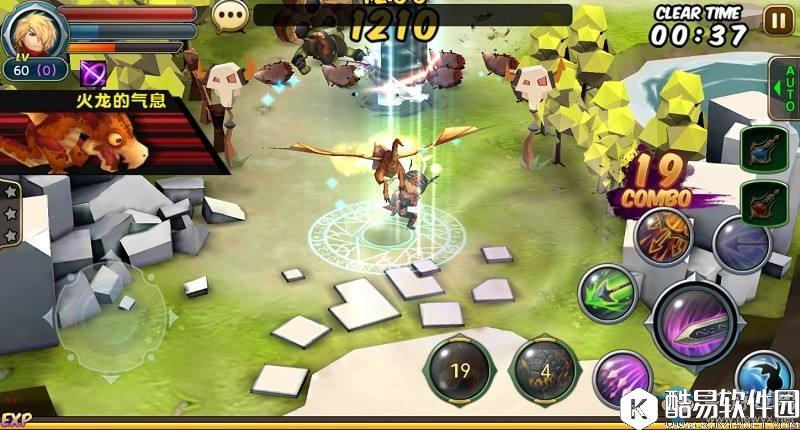
Task: Select the round item slot showing 19
Action: [x=460, y=369]
